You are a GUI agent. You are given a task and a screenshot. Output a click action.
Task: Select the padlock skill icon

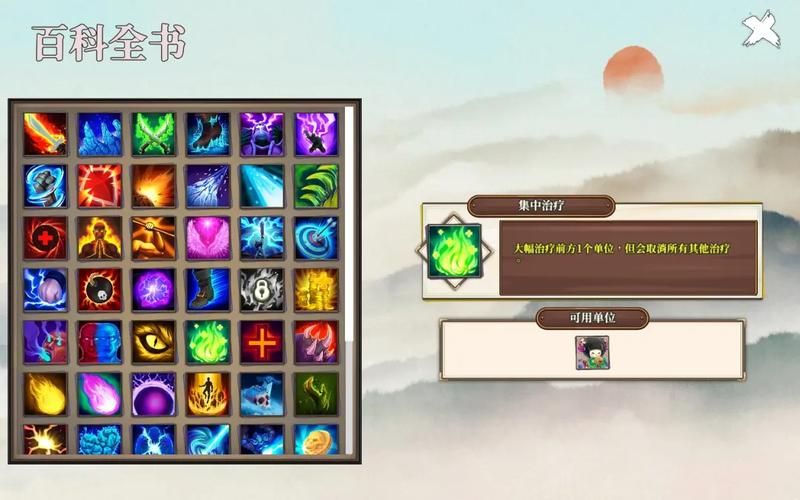point(262,290)
